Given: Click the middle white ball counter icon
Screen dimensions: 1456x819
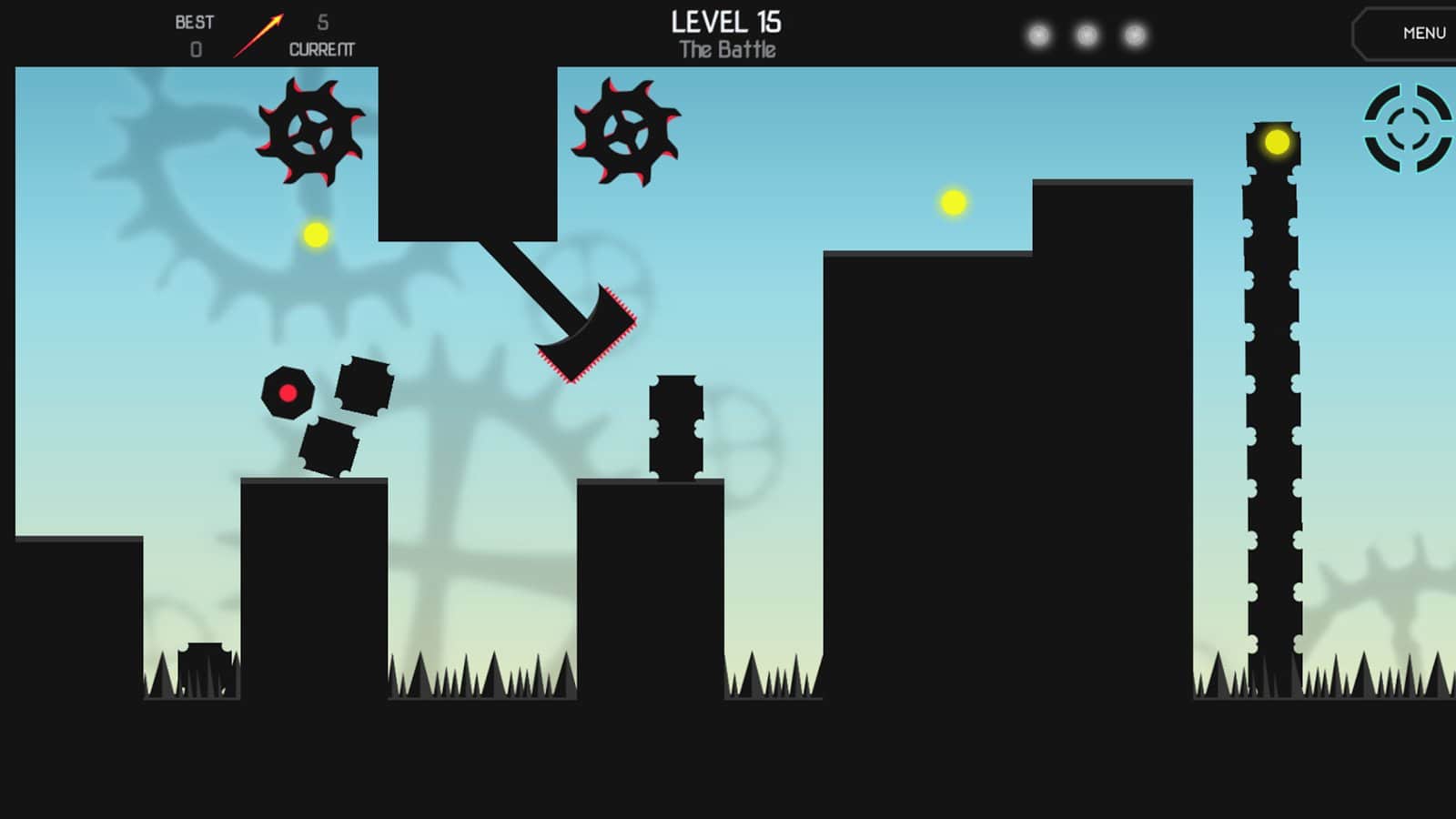Looking at the screenshot, I should tap(1084, 35).
